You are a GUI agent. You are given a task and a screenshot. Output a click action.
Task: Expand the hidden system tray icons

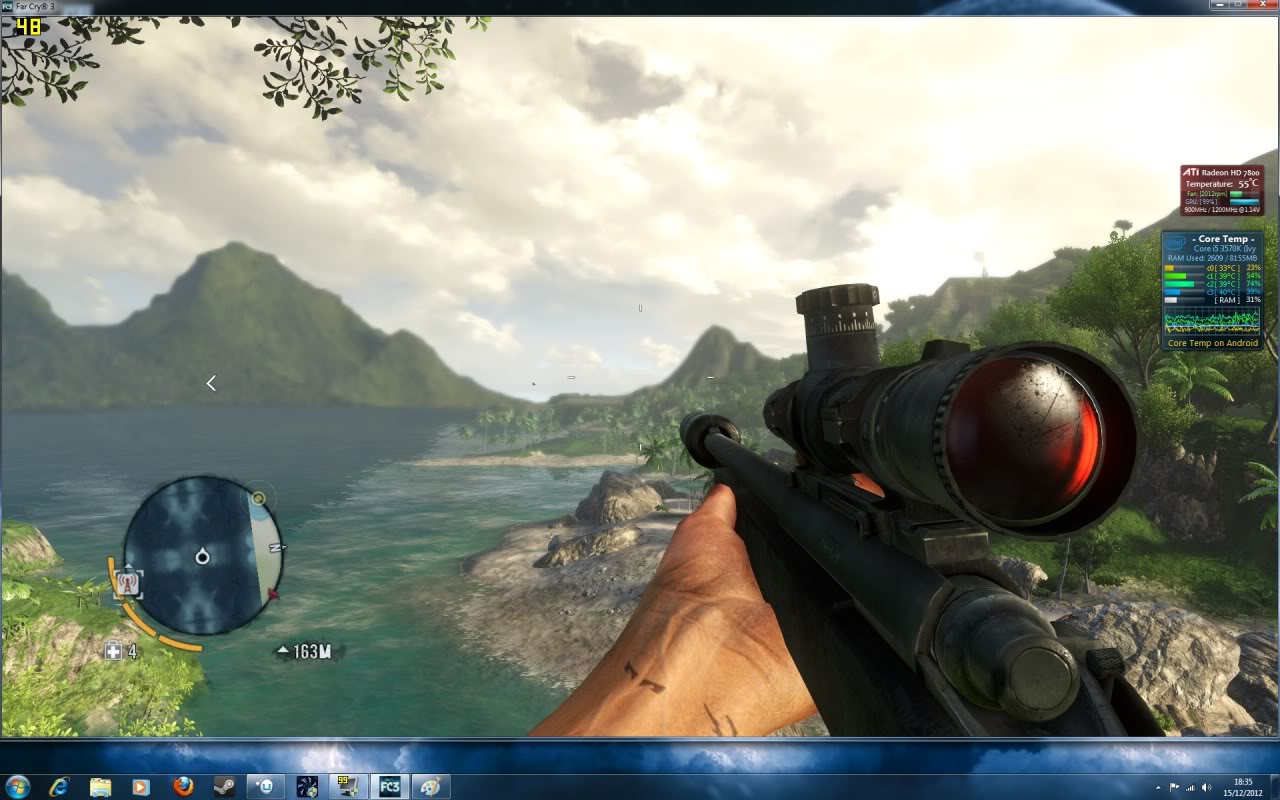coord(1158,787)
